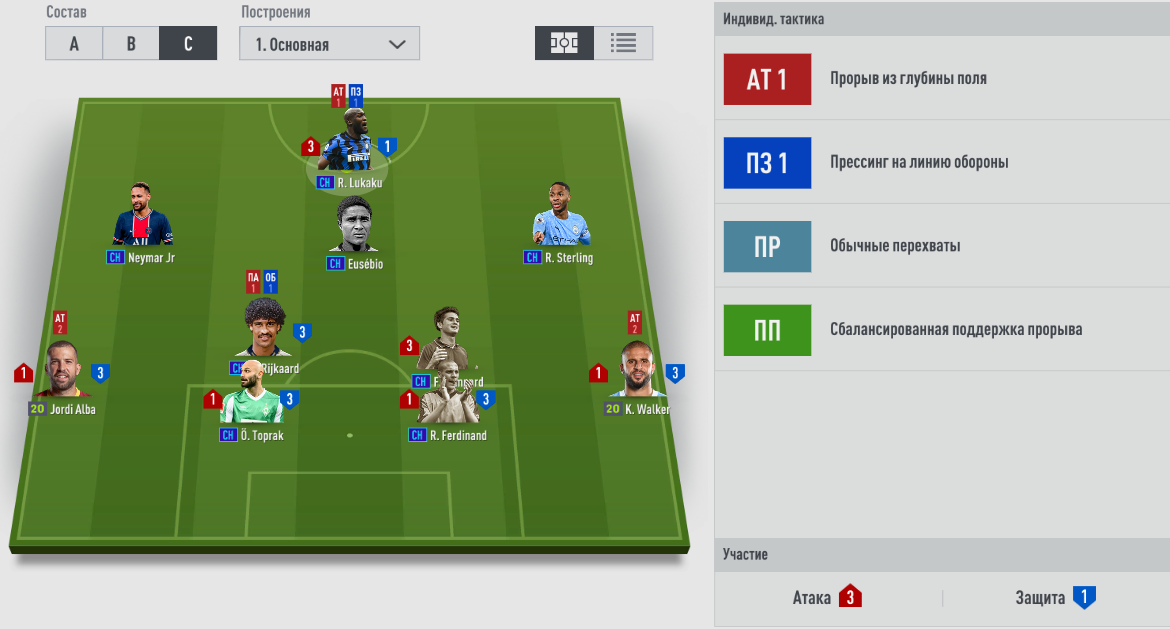Switch to list view of squad
The width and height of the screenshot is (1170, 629).
pos(623,43)
